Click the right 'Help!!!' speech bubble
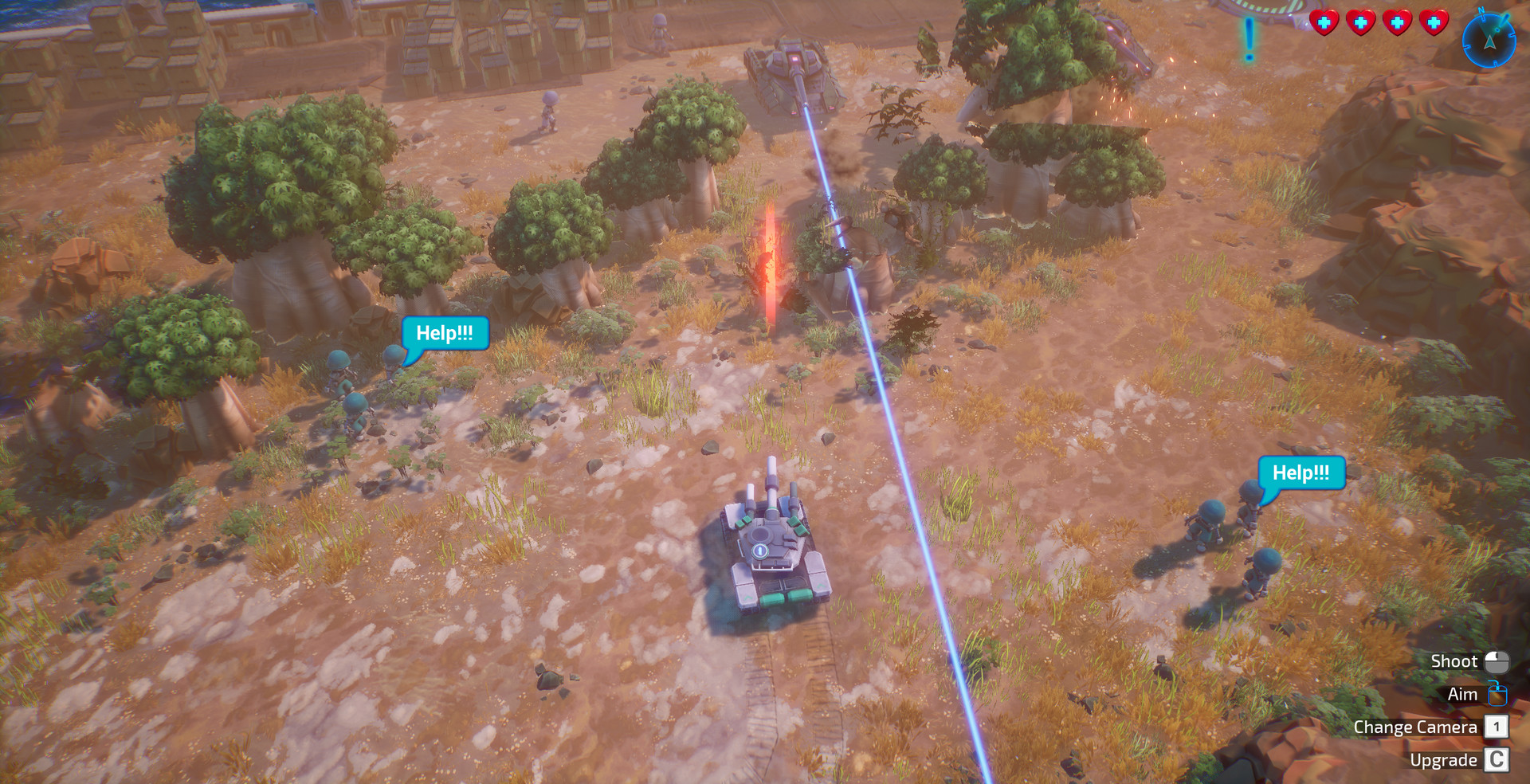The width and height of the screenshot is (1530, 784). (x=1301, y=472)
